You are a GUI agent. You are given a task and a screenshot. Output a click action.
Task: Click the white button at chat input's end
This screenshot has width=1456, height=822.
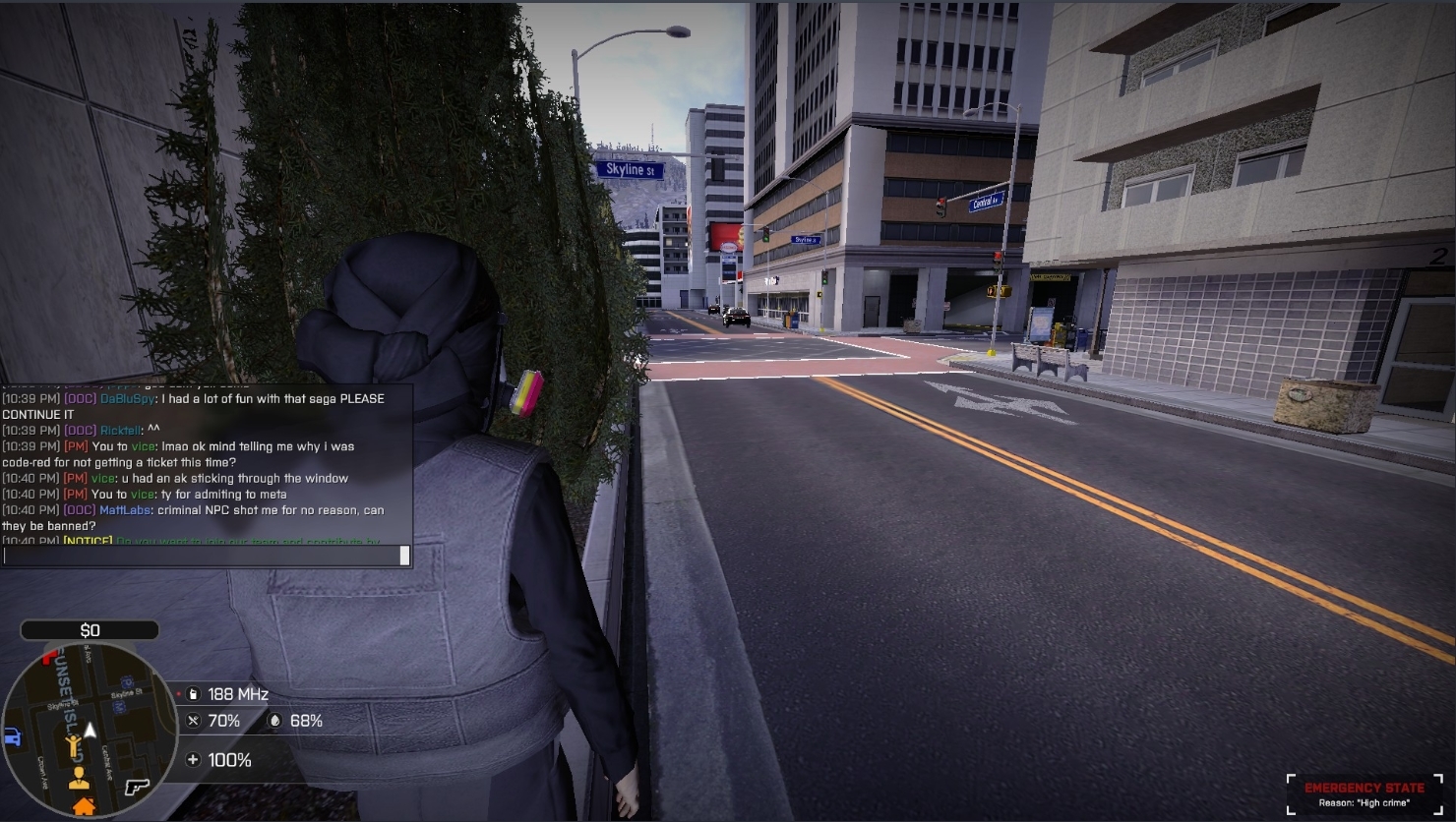(x=404, y=556)
